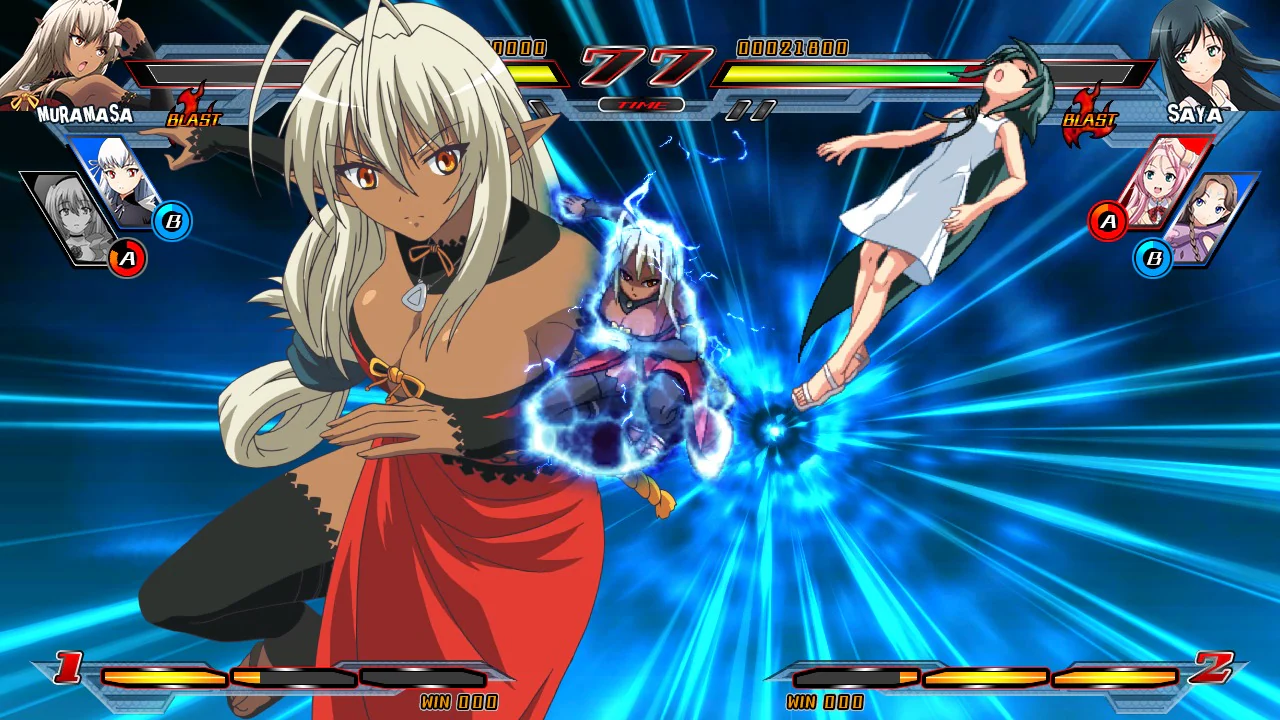Activate the right BLAST flame icon
This screenshot has width=1280, height=720.
tap(1090, 115)
